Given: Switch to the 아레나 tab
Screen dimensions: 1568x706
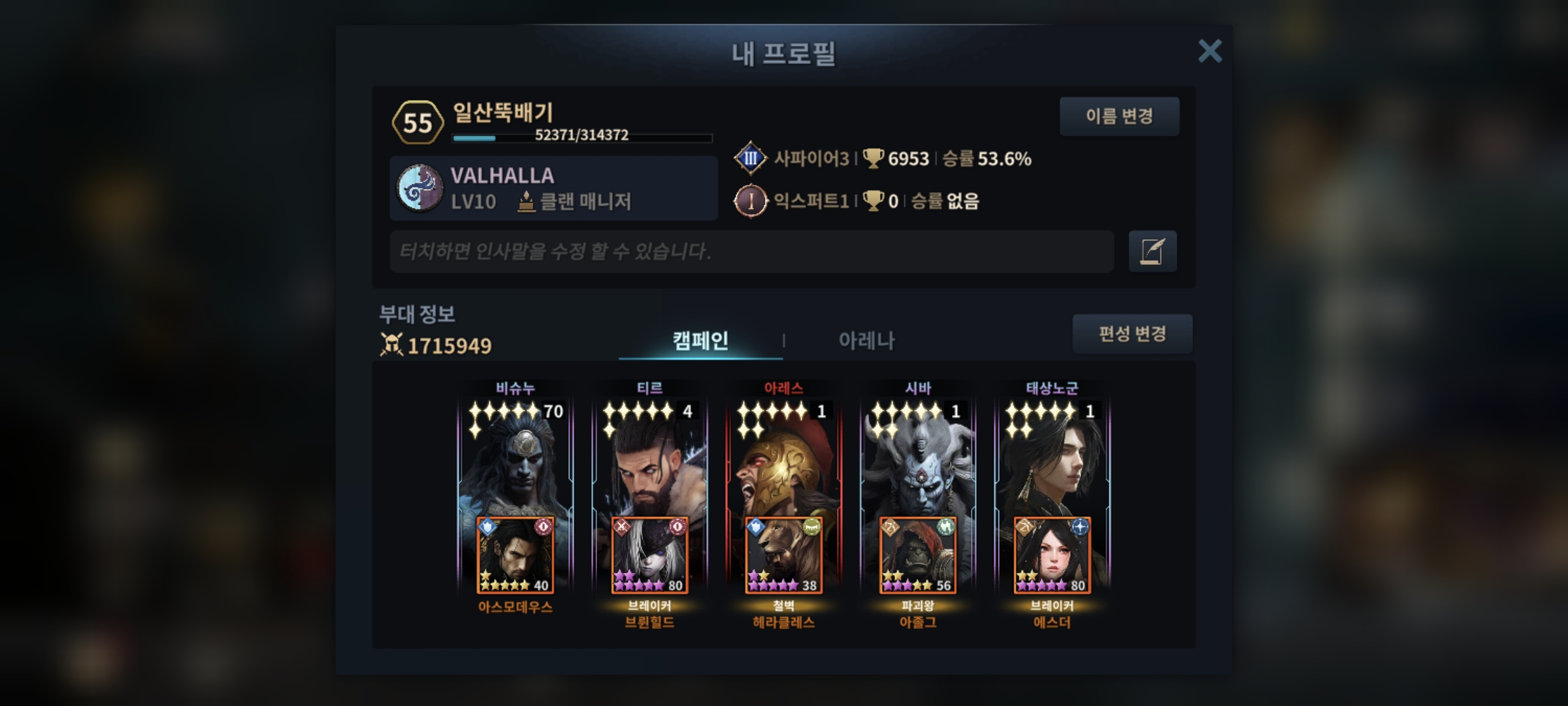Looking at the screenshot, I should [x=866, y=341].
